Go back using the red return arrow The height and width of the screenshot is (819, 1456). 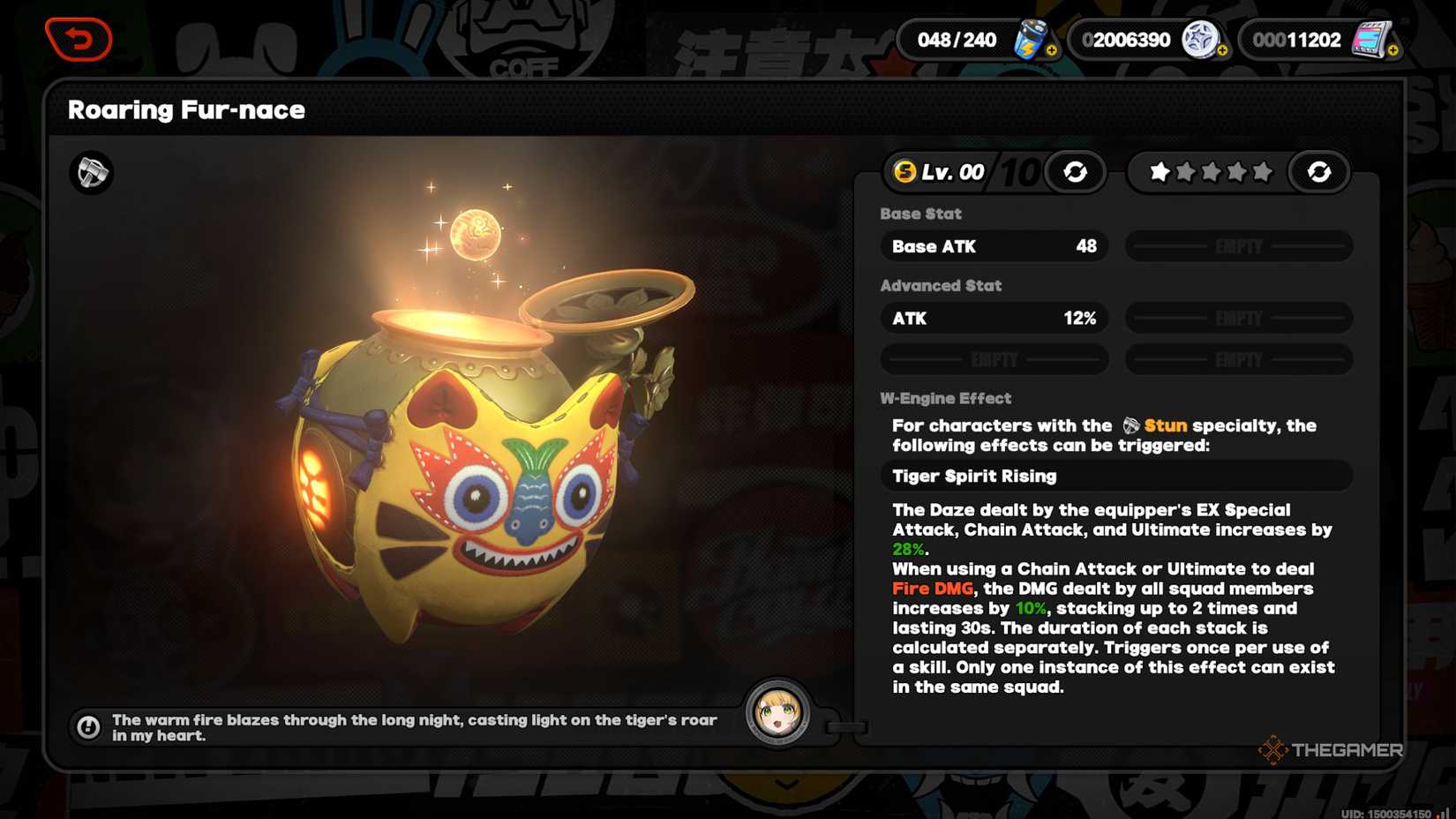pos(79,40)
